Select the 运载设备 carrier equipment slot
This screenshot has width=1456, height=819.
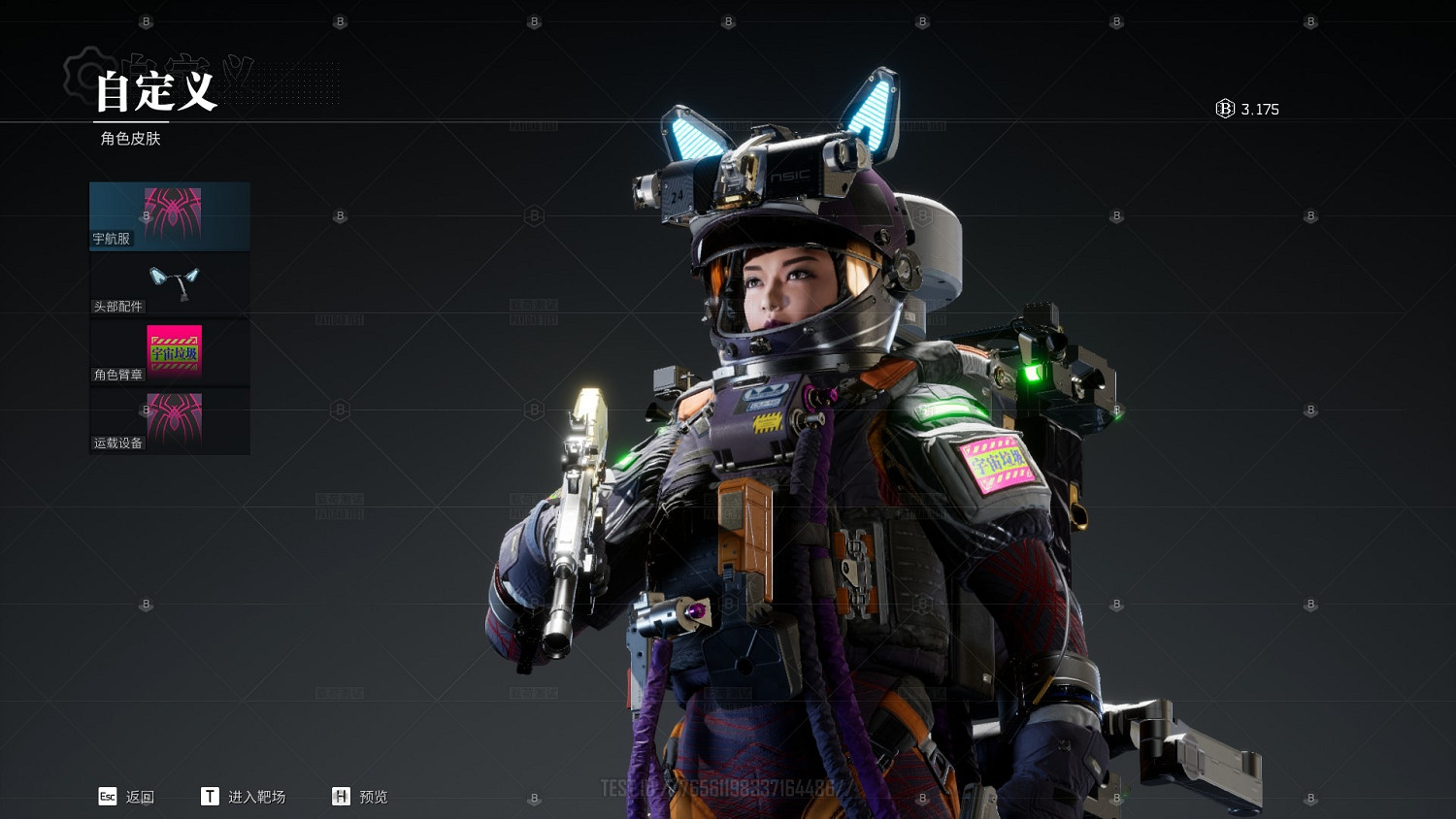(x=170, y=421)
